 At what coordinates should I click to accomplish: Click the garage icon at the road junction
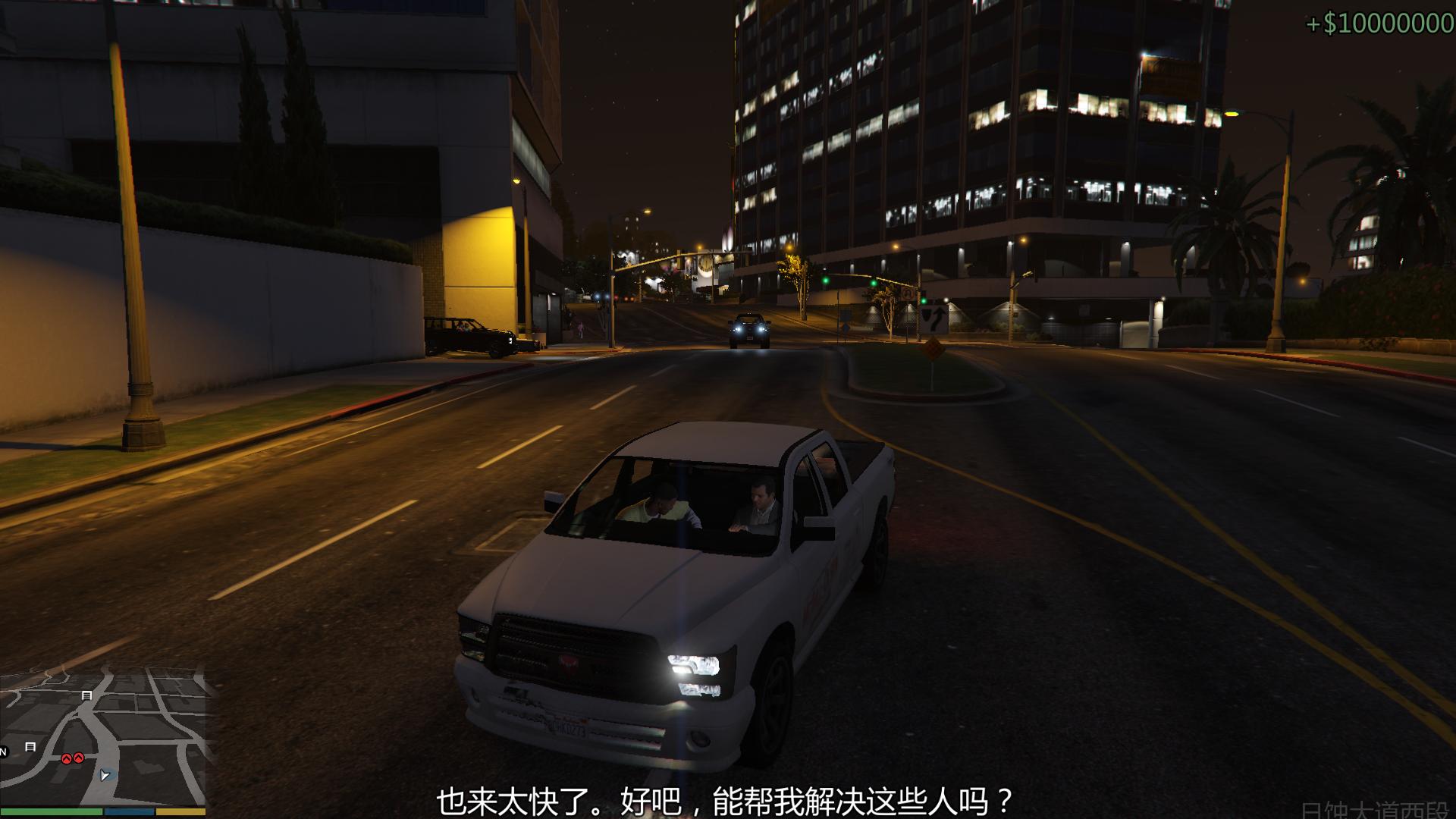pos(86,695)
